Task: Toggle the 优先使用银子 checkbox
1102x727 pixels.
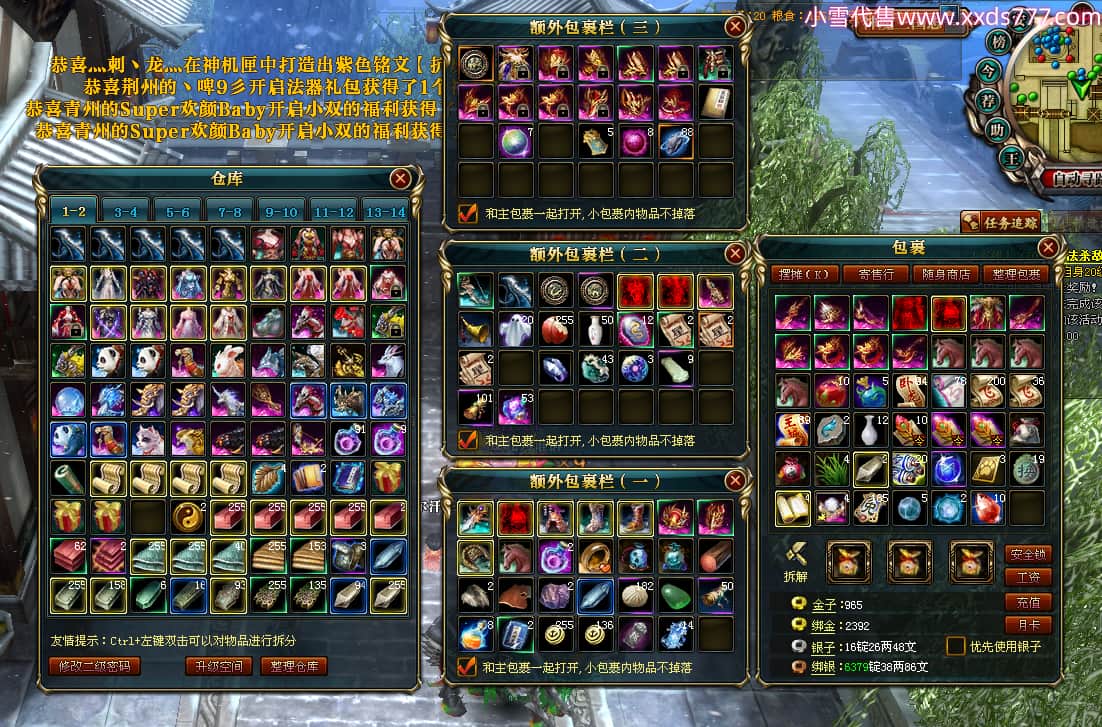Action: (x=956, y=646)
